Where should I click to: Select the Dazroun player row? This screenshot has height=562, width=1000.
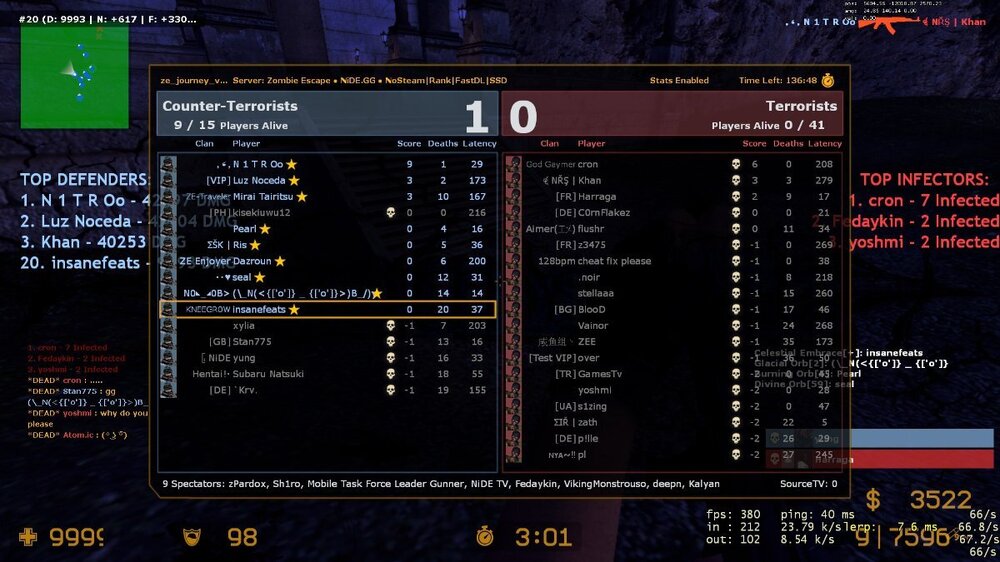point(328,261)
